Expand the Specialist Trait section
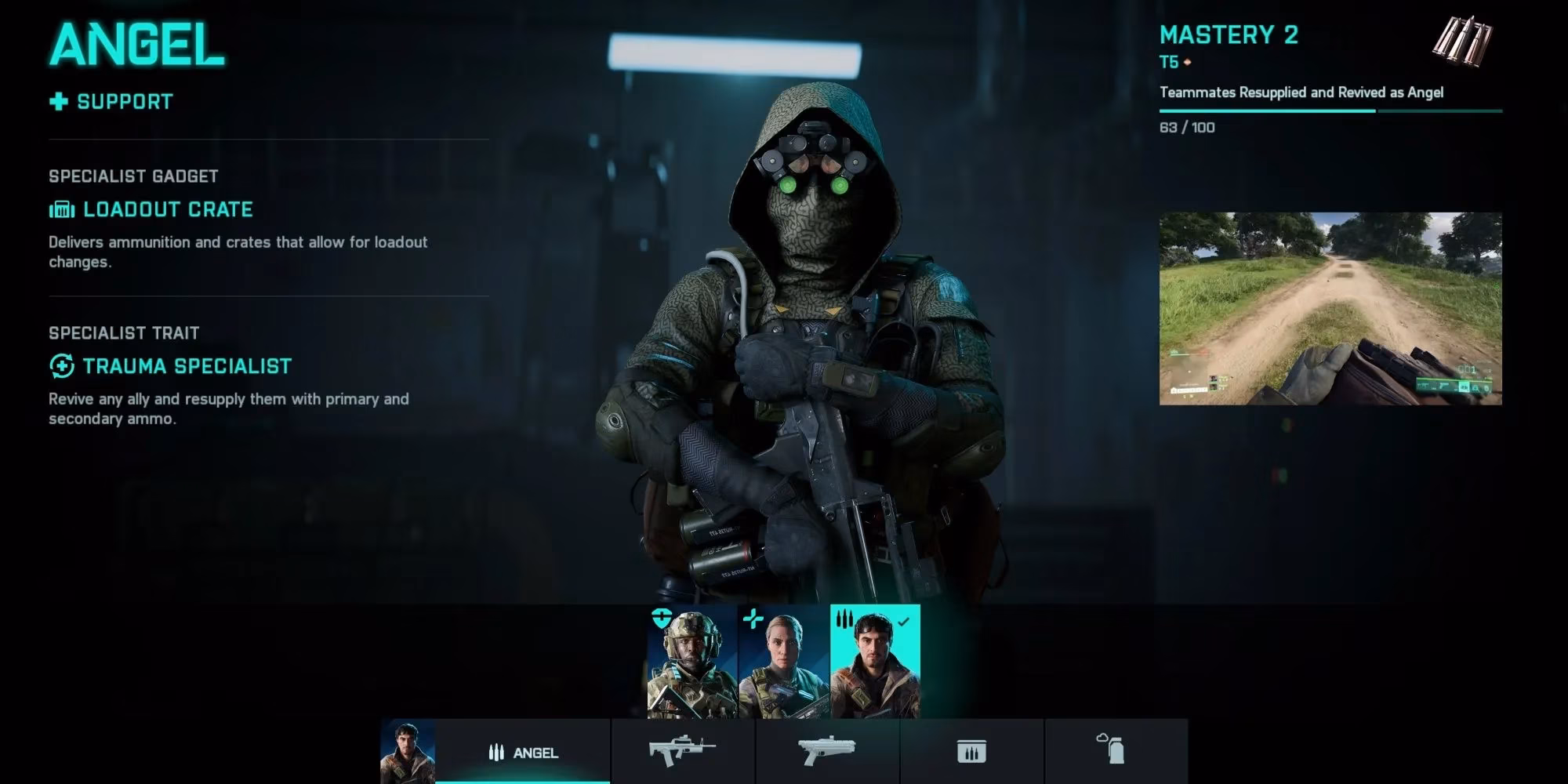Screen dimensions: 1568x784 (x=125, y=332)
